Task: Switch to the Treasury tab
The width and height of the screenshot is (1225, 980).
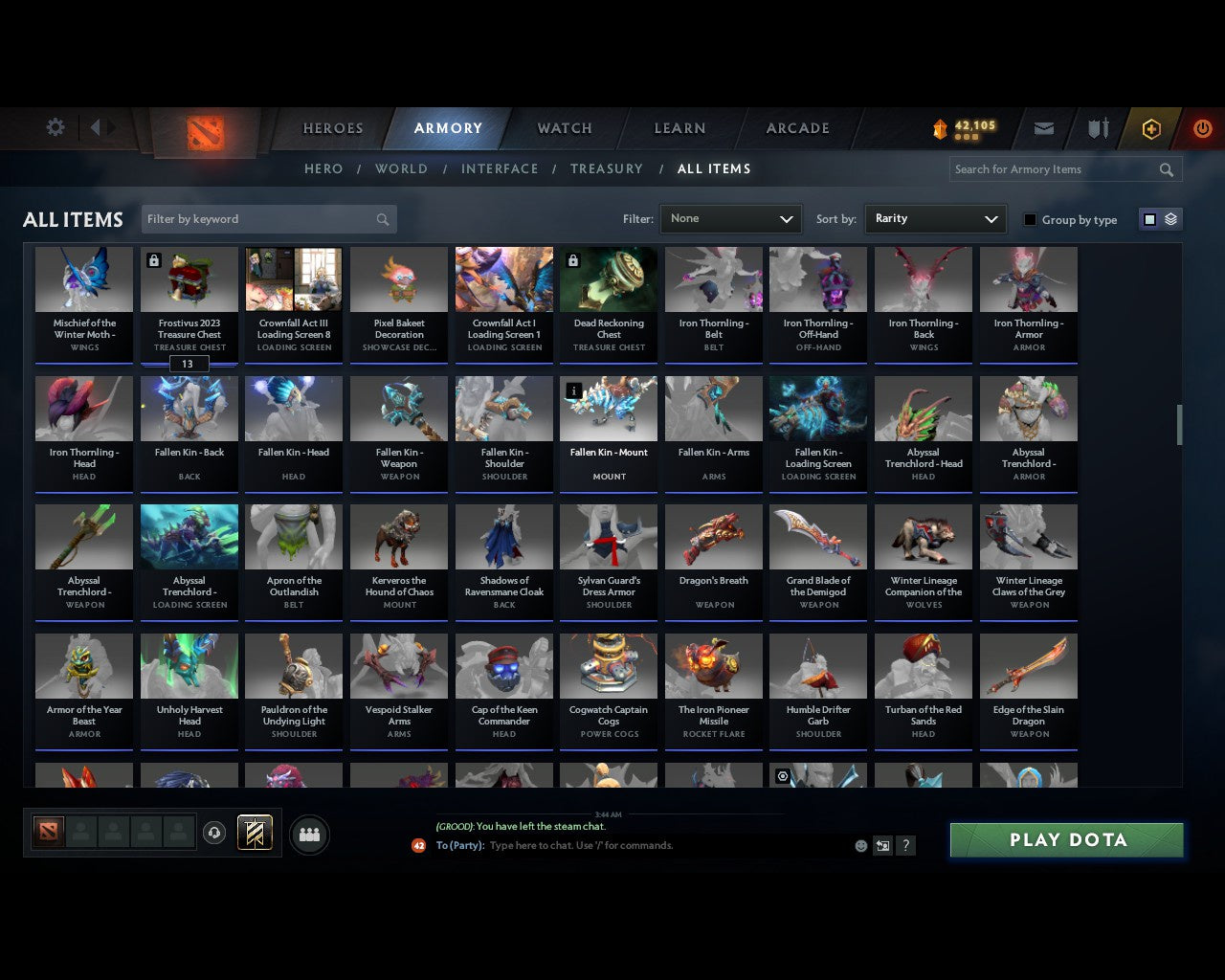Action: pos(606,168)
